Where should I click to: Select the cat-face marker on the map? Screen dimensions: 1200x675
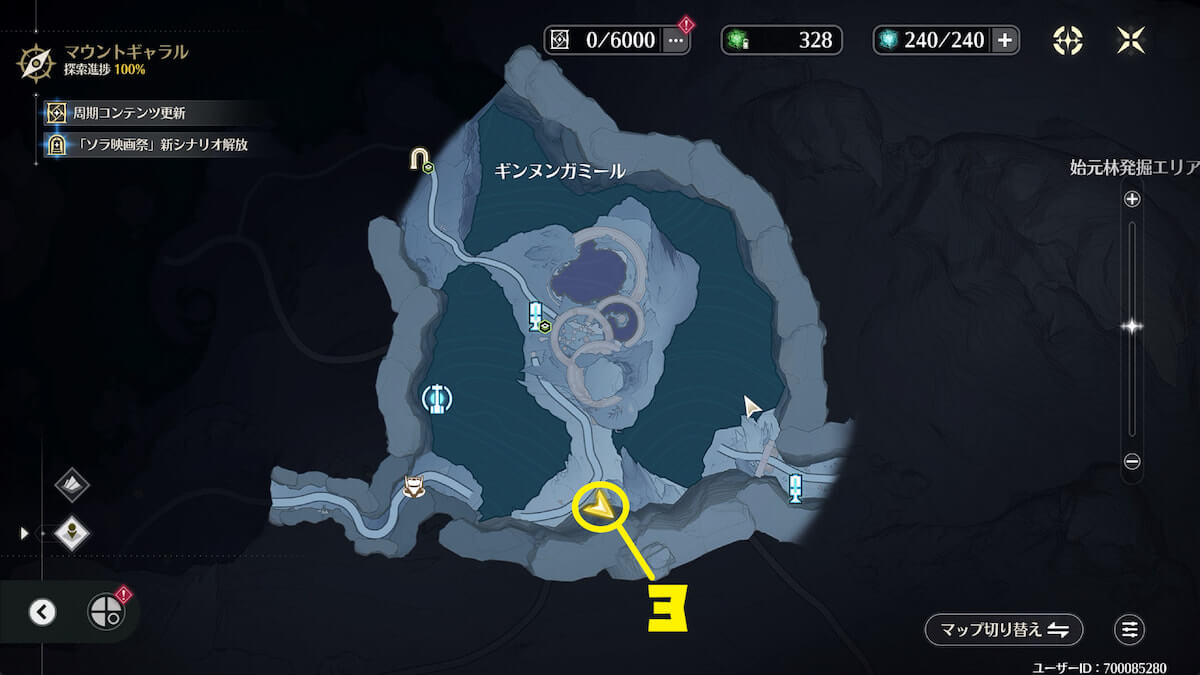point(412,487)
